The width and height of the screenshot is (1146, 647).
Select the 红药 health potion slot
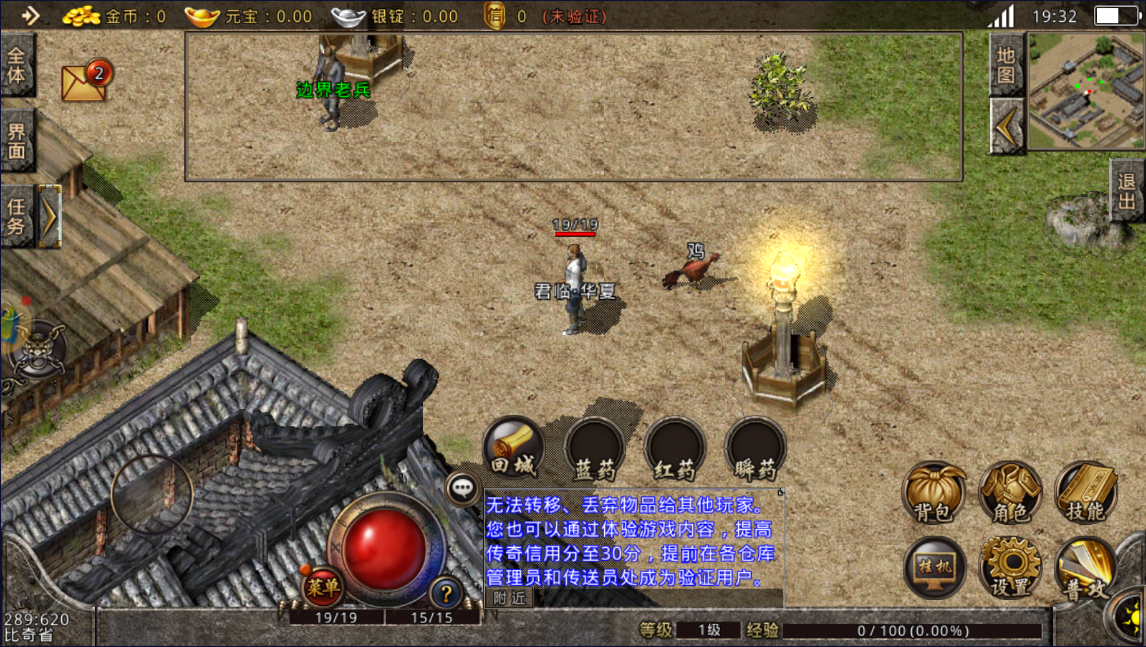[x=675, y=447]
